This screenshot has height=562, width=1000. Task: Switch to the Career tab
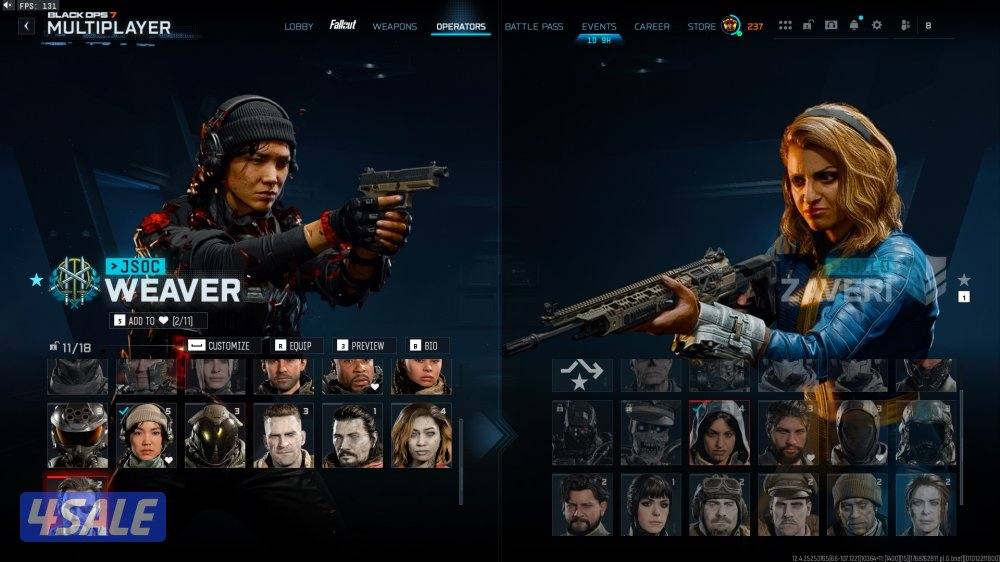pos(652,26)
